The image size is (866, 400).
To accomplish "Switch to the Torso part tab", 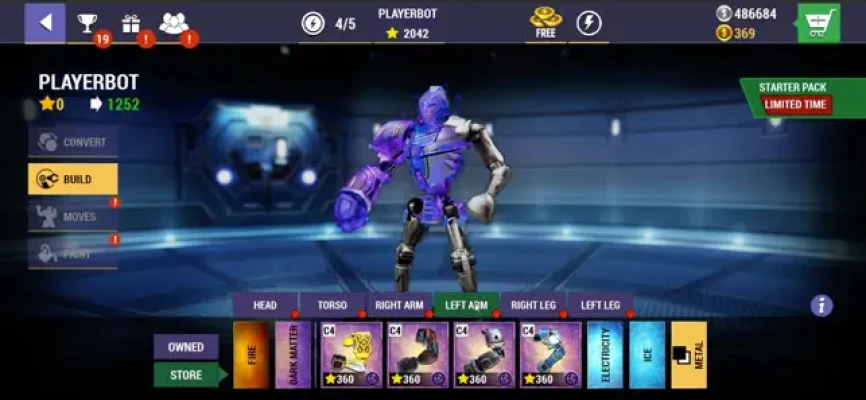I will pyautogui.click(x=332, y=305).
